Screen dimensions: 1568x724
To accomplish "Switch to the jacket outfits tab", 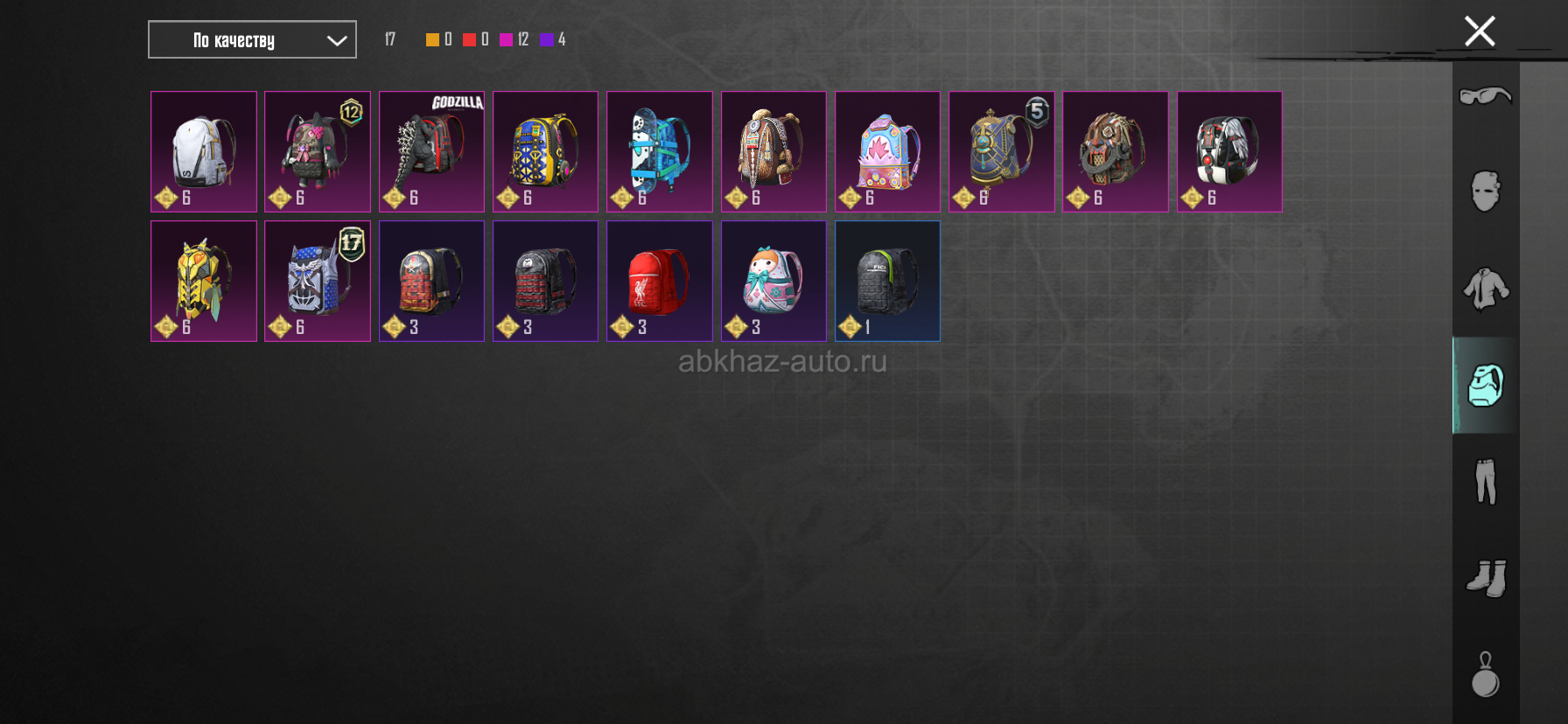I will point(1486,289).
